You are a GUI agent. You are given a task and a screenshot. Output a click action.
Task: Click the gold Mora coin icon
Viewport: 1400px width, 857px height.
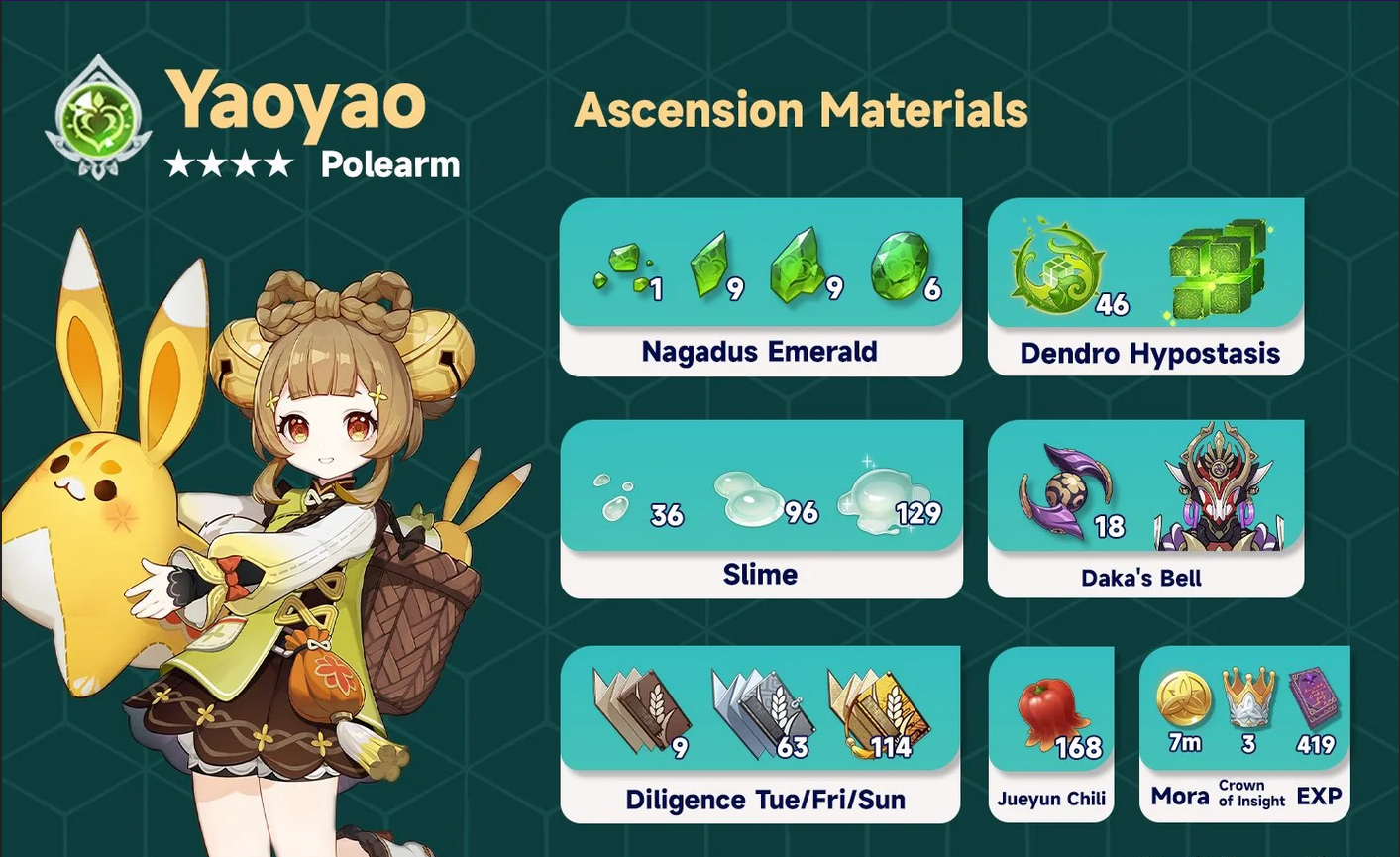tap(1184, 698)
